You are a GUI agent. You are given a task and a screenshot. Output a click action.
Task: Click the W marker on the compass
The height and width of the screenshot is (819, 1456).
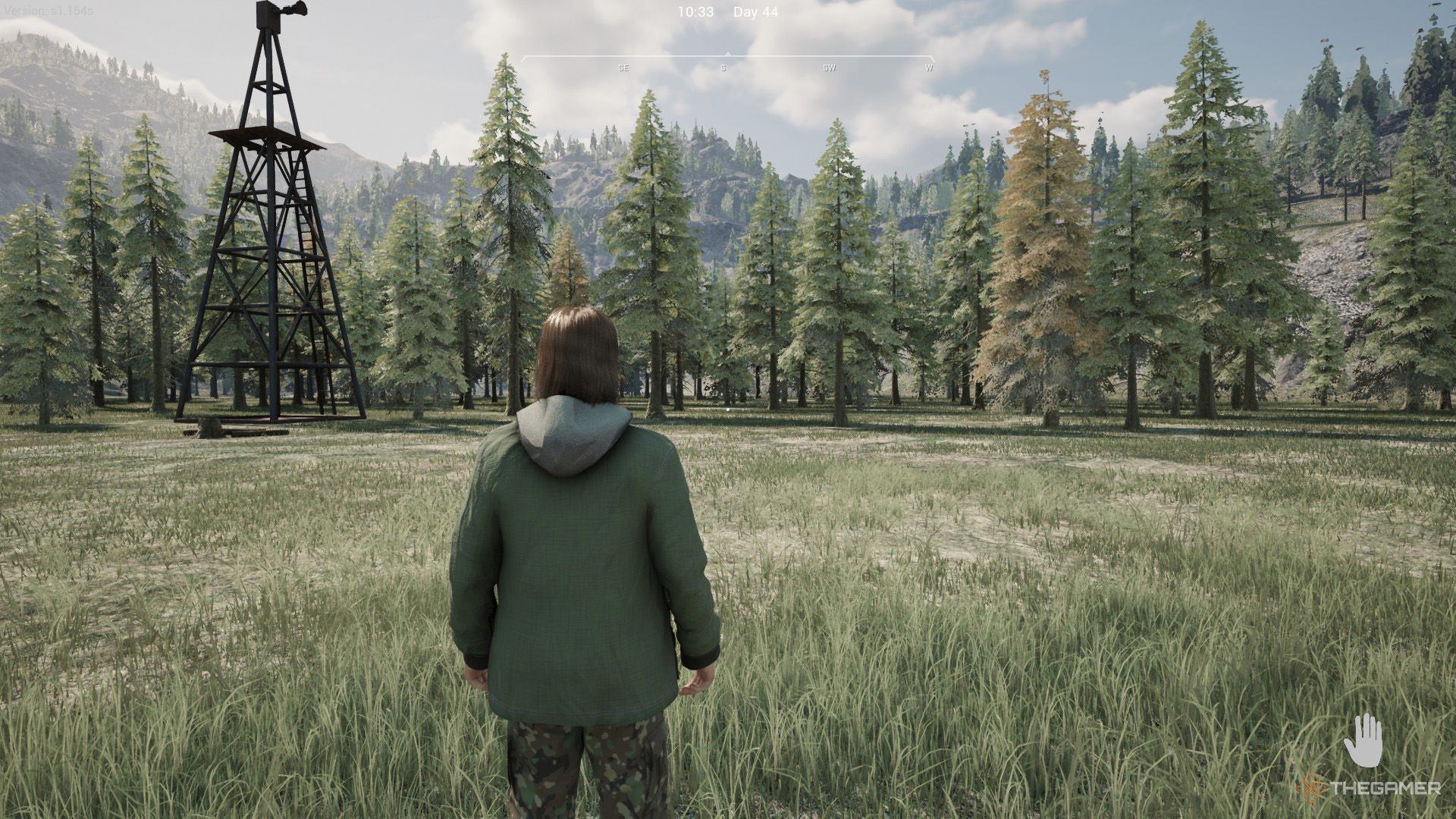tap(928, 67)
